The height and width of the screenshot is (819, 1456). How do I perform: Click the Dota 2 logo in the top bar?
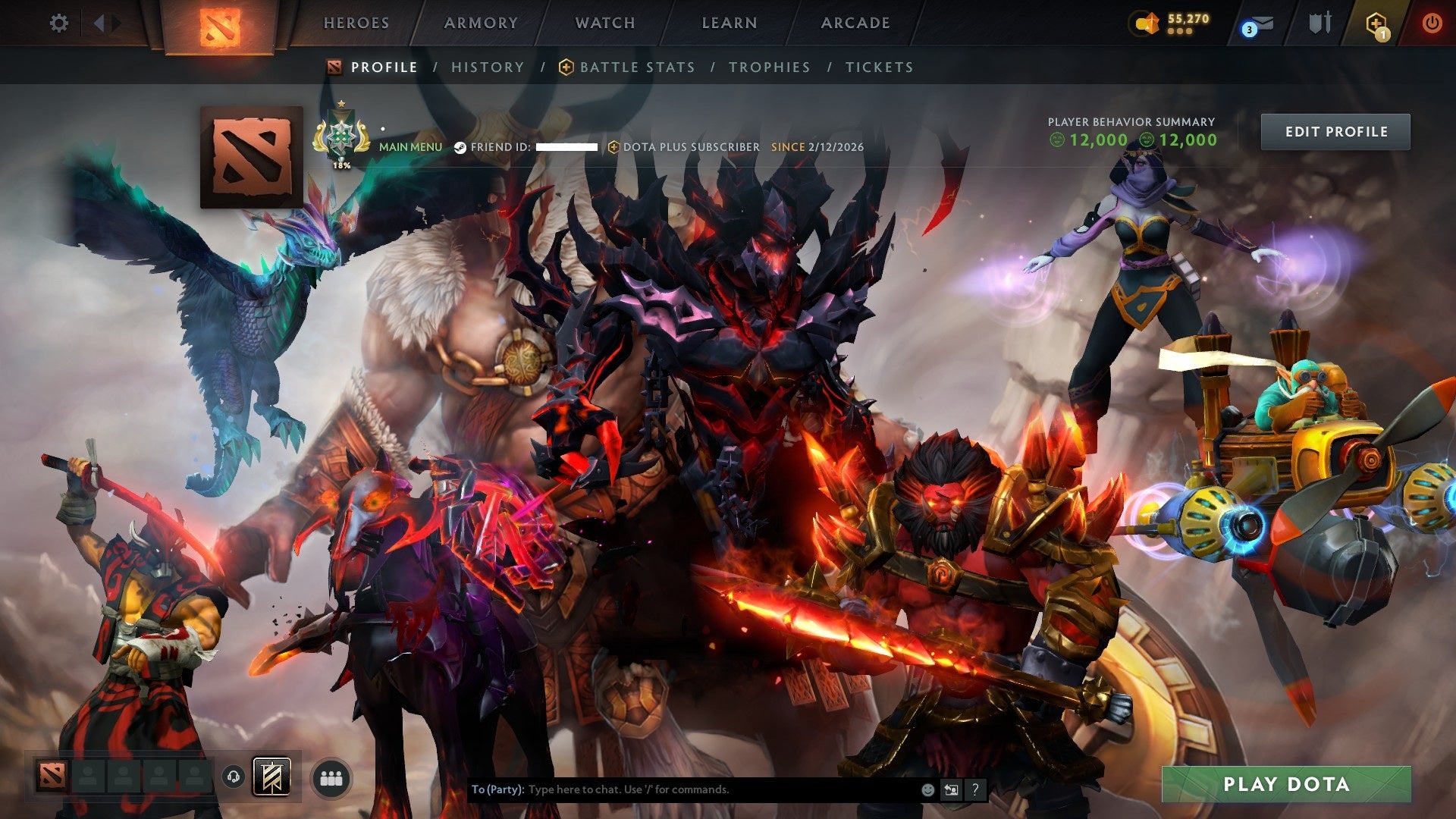tap(223, 23)
